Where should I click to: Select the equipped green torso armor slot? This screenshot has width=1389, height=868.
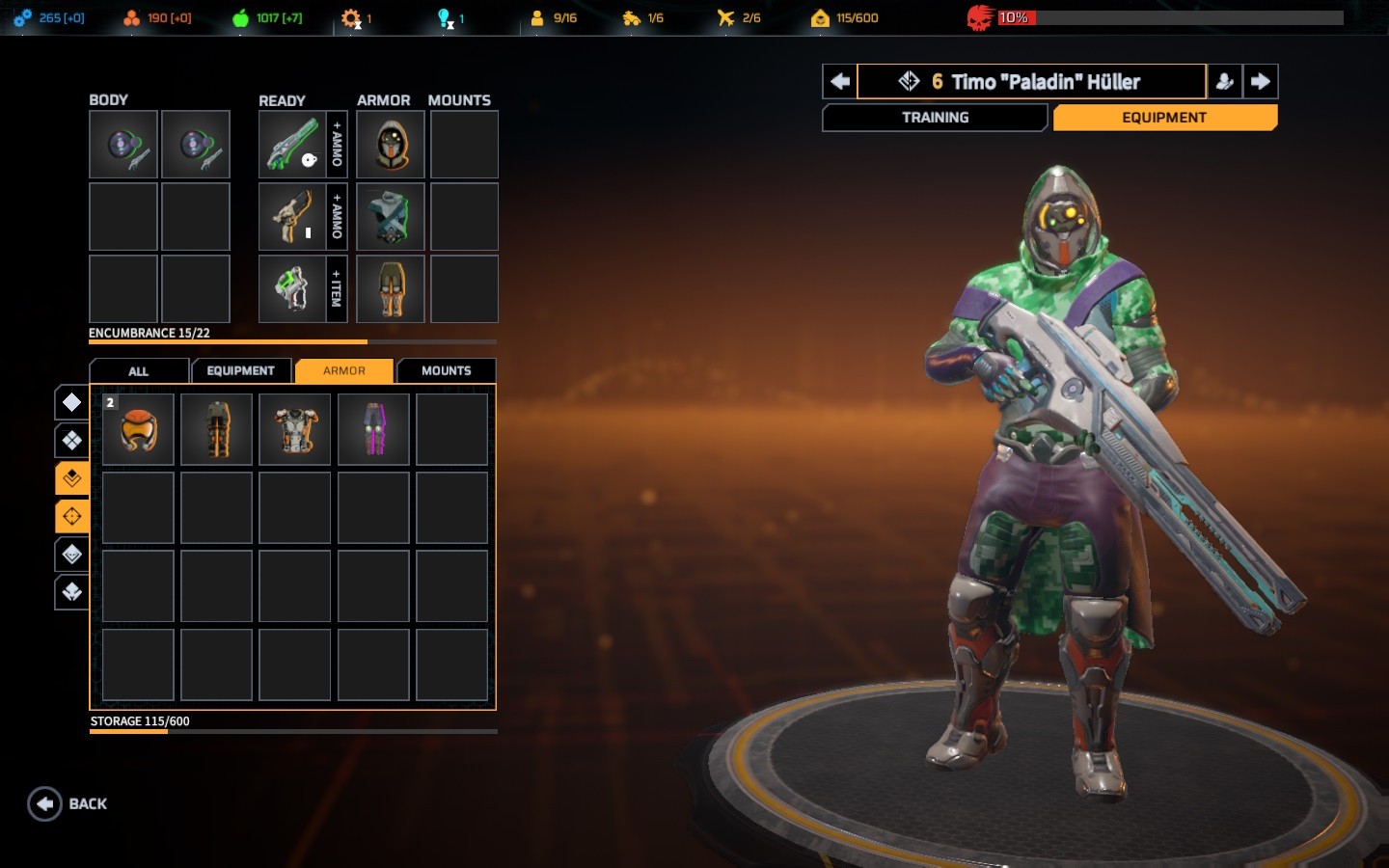point(391,217)
